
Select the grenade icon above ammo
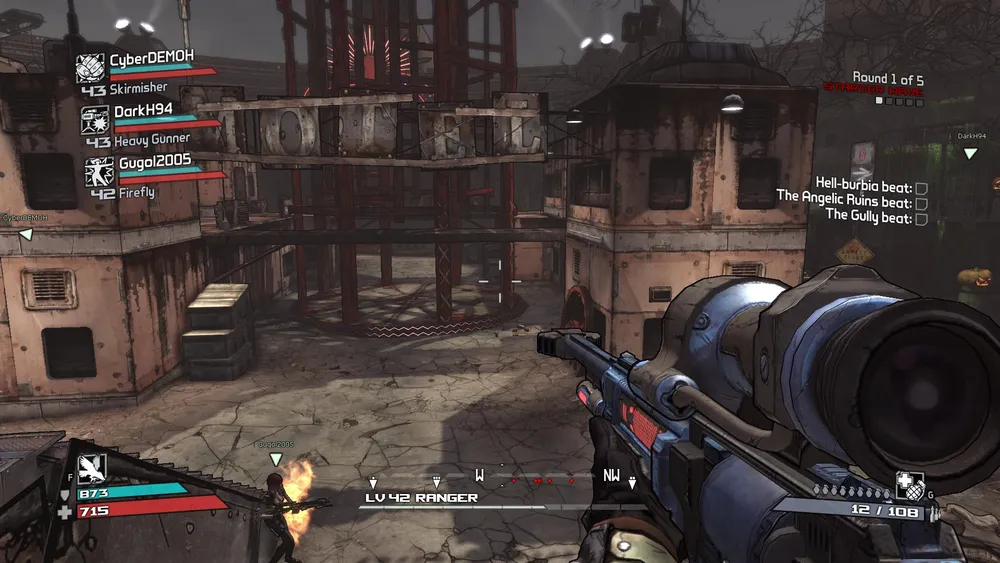click(x=909, y=485)
